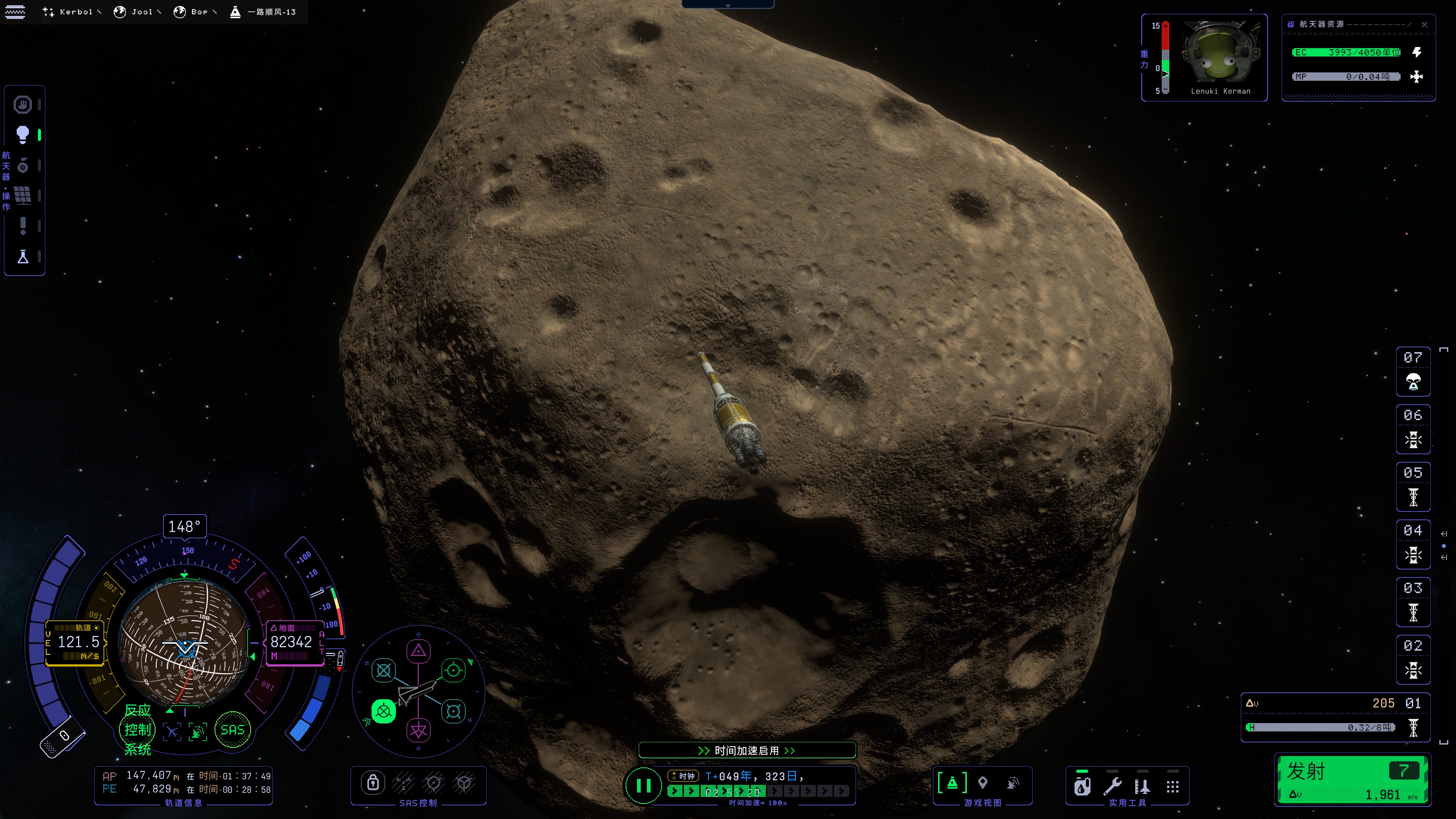Toggle the SAS button by the navball

pos(232,730)
